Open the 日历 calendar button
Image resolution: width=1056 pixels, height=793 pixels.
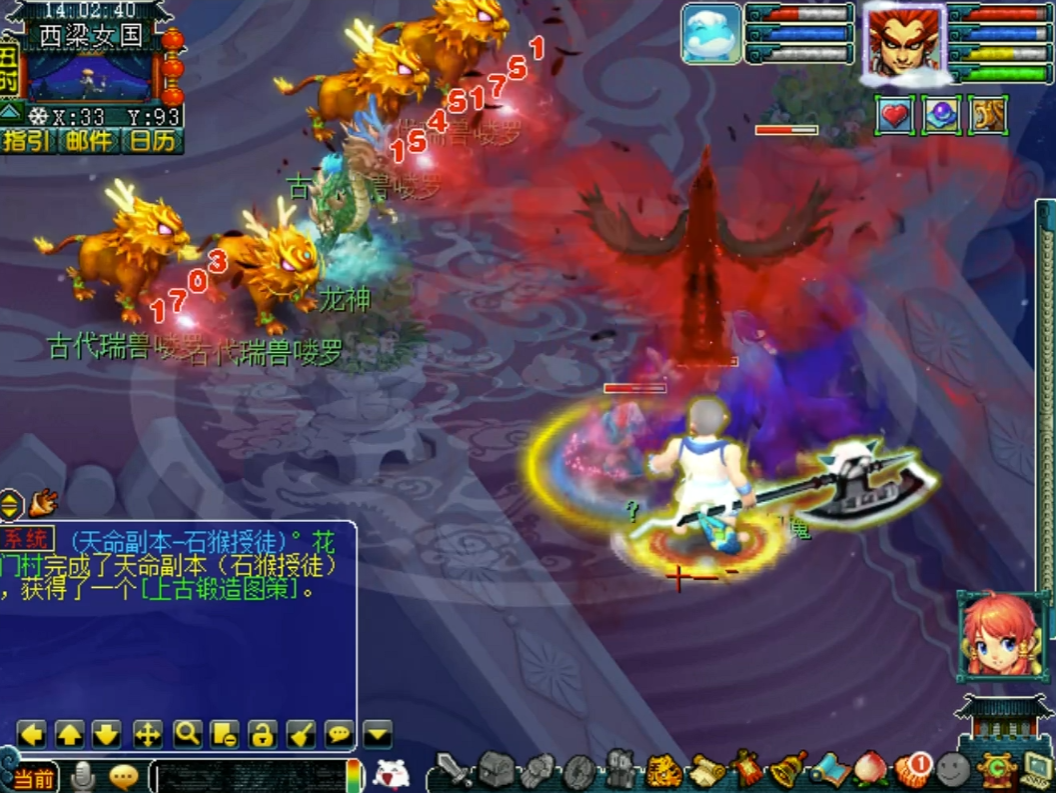pyautogui.click(x=152, y=140)
